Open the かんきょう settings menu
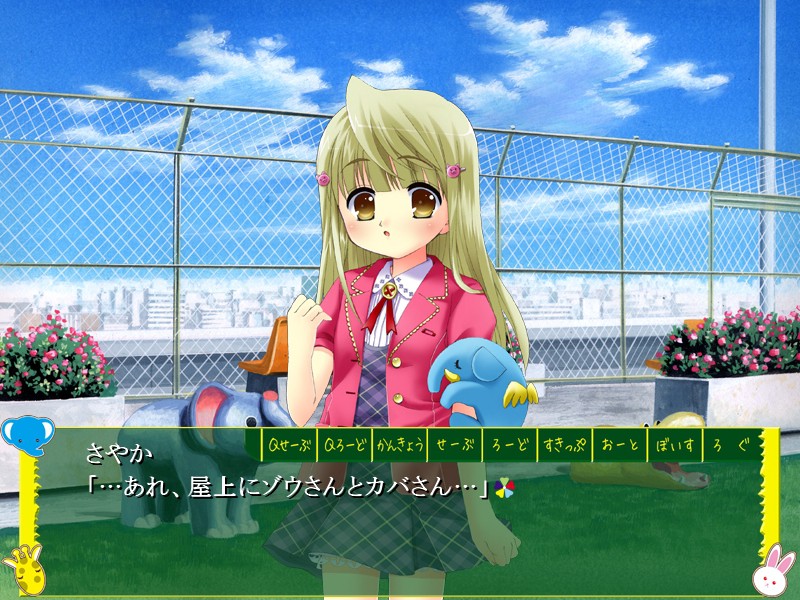Screen dimensions: 800x600 (x=398, y=443)
